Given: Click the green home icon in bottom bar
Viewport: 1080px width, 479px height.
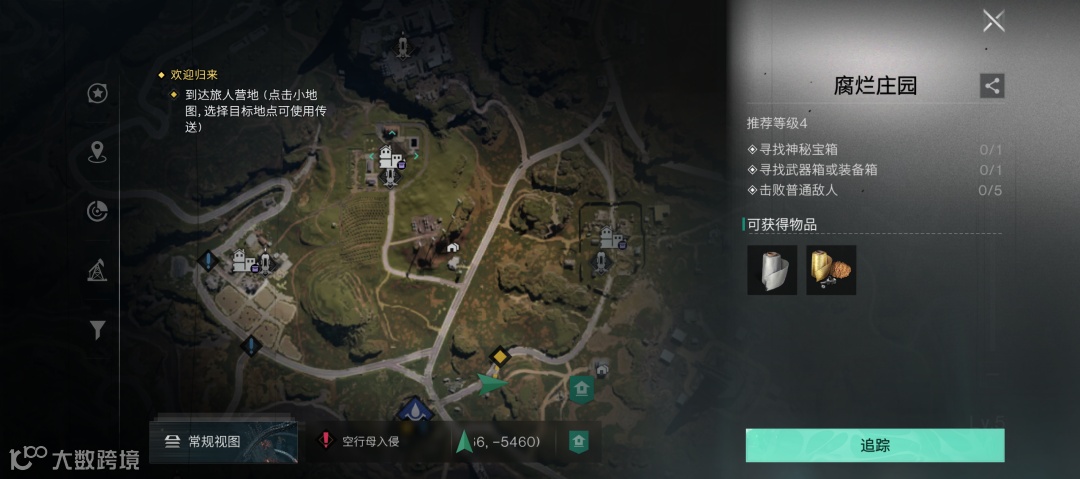Looking at the screenshot, I should pyautogui.click(x=578, y=441).
